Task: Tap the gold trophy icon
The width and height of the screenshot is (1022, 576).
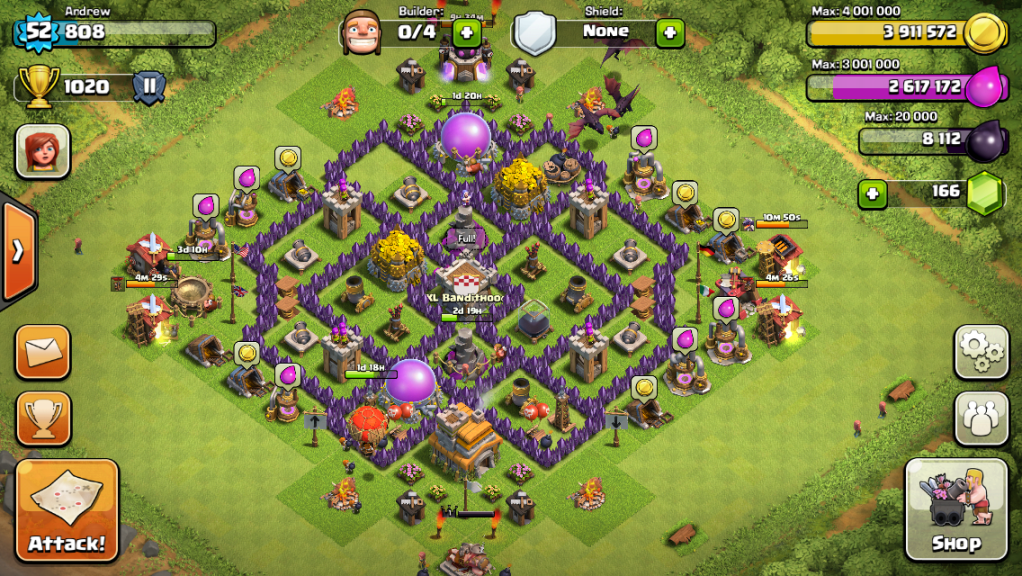Action: click(x=40, y=87)
